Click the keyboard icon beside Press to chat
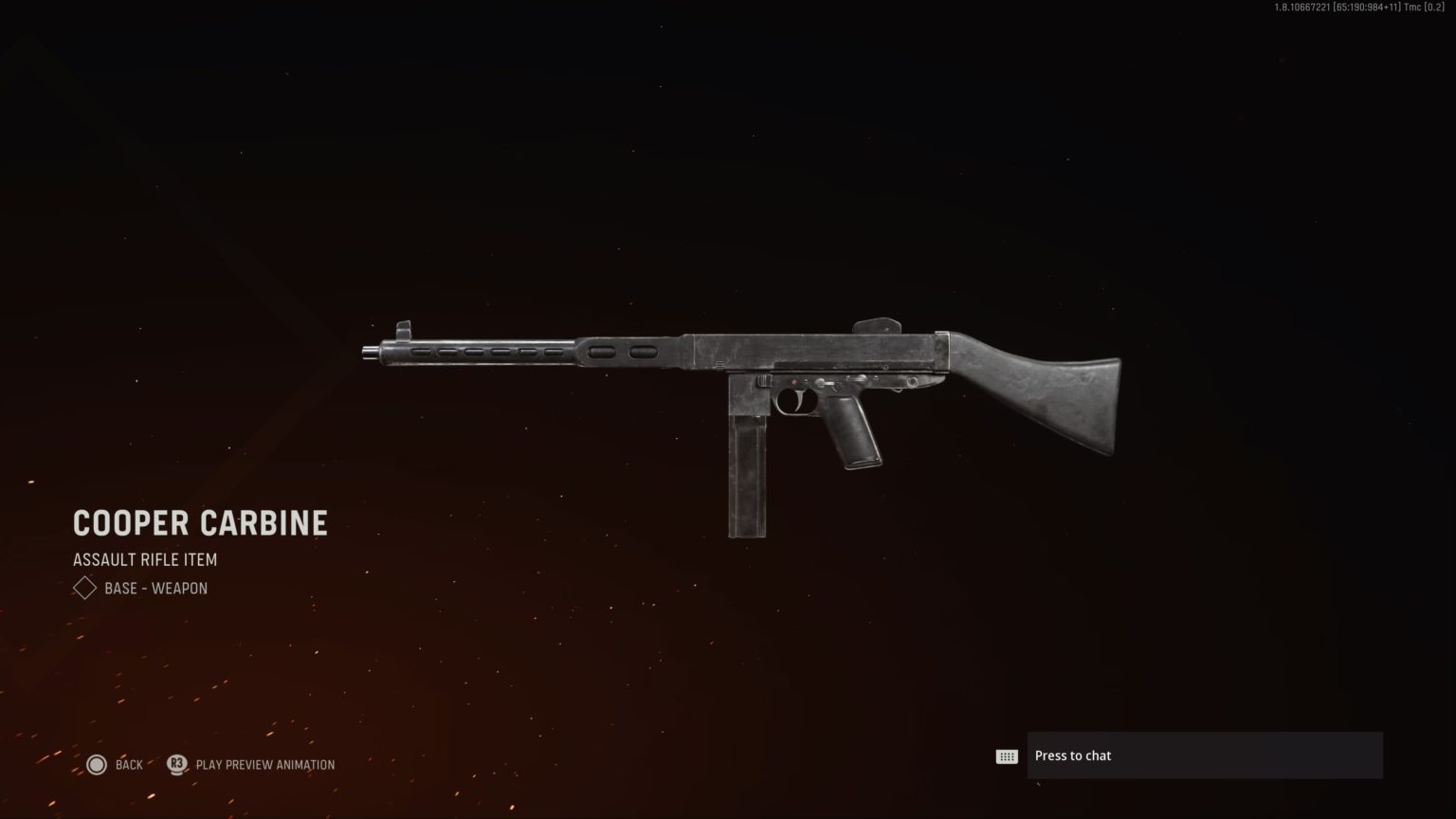 [x=1008, y=755]
